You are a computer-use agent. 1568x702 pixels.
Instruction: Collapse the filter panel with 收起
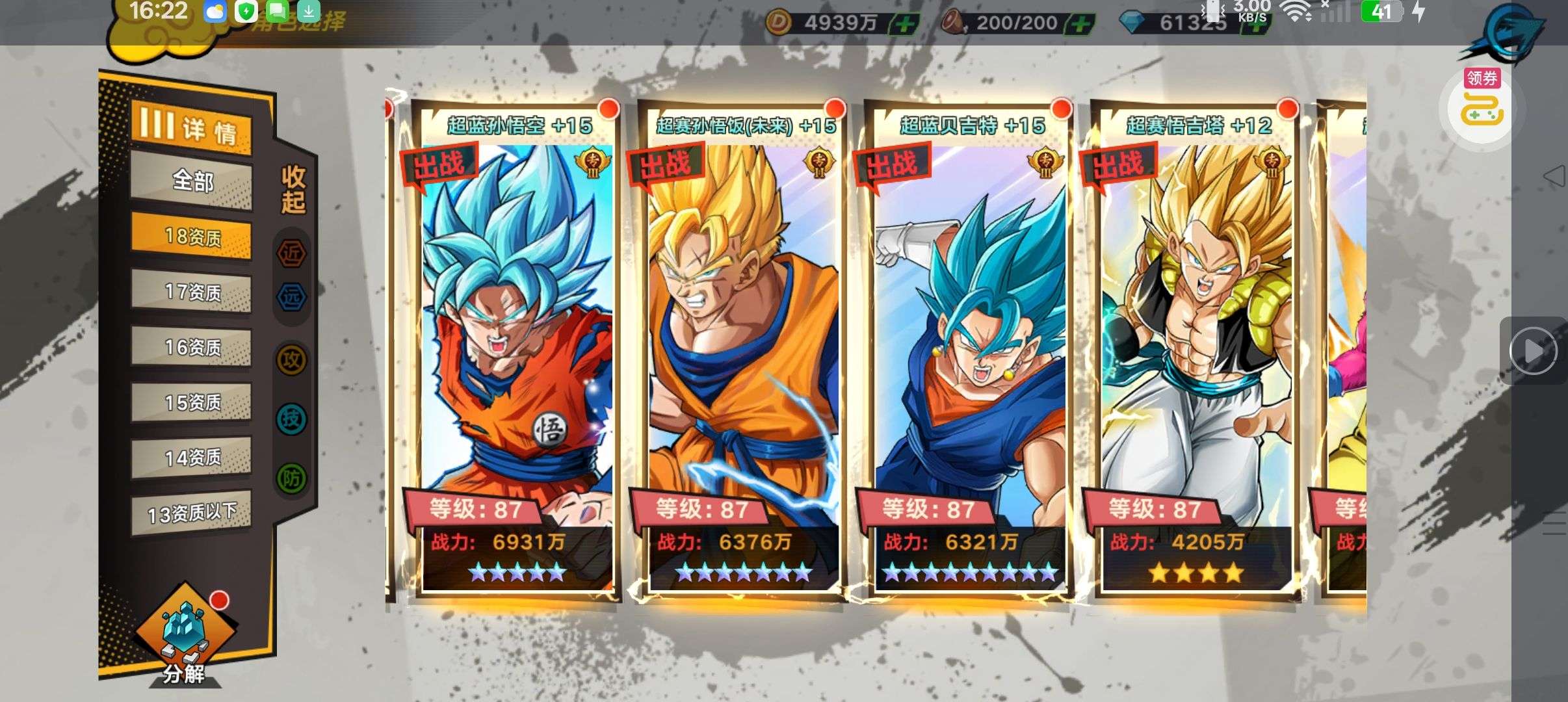[293, 189]
